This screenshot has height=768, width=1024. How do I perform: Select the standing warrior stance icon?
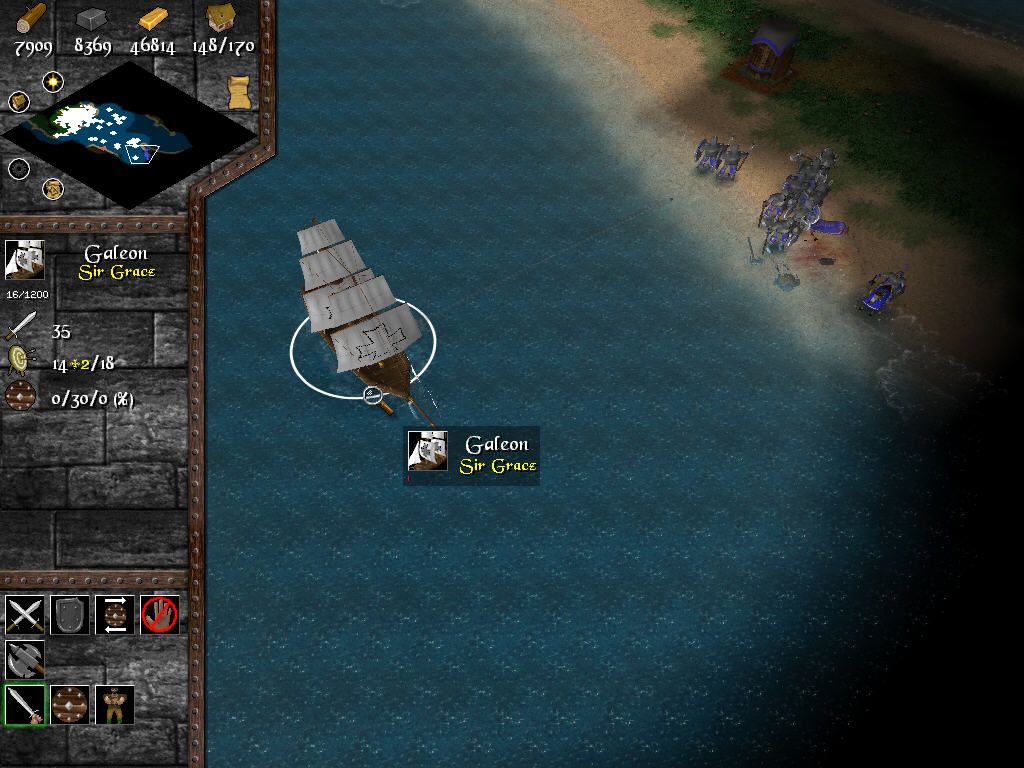[x=114, y=704]
